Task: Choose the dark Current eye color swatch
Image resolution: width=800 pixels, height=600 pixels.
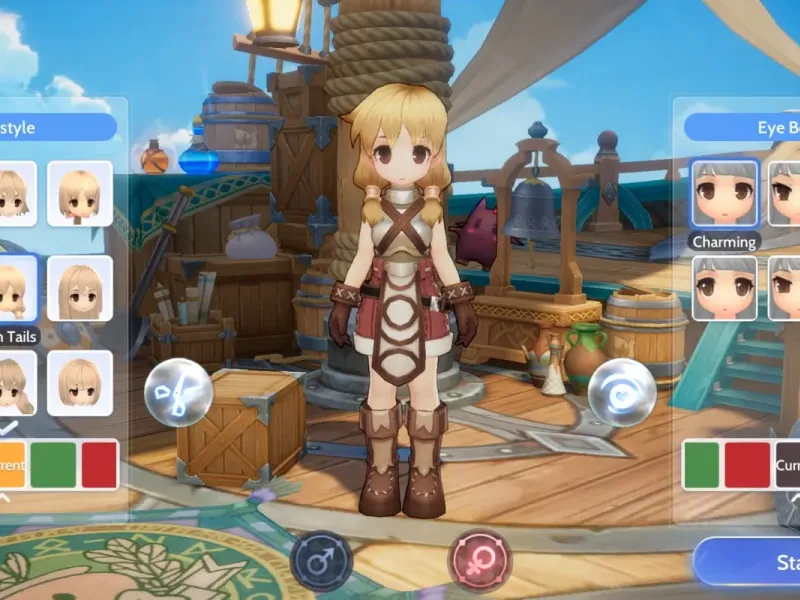Action: pos(787,465)
